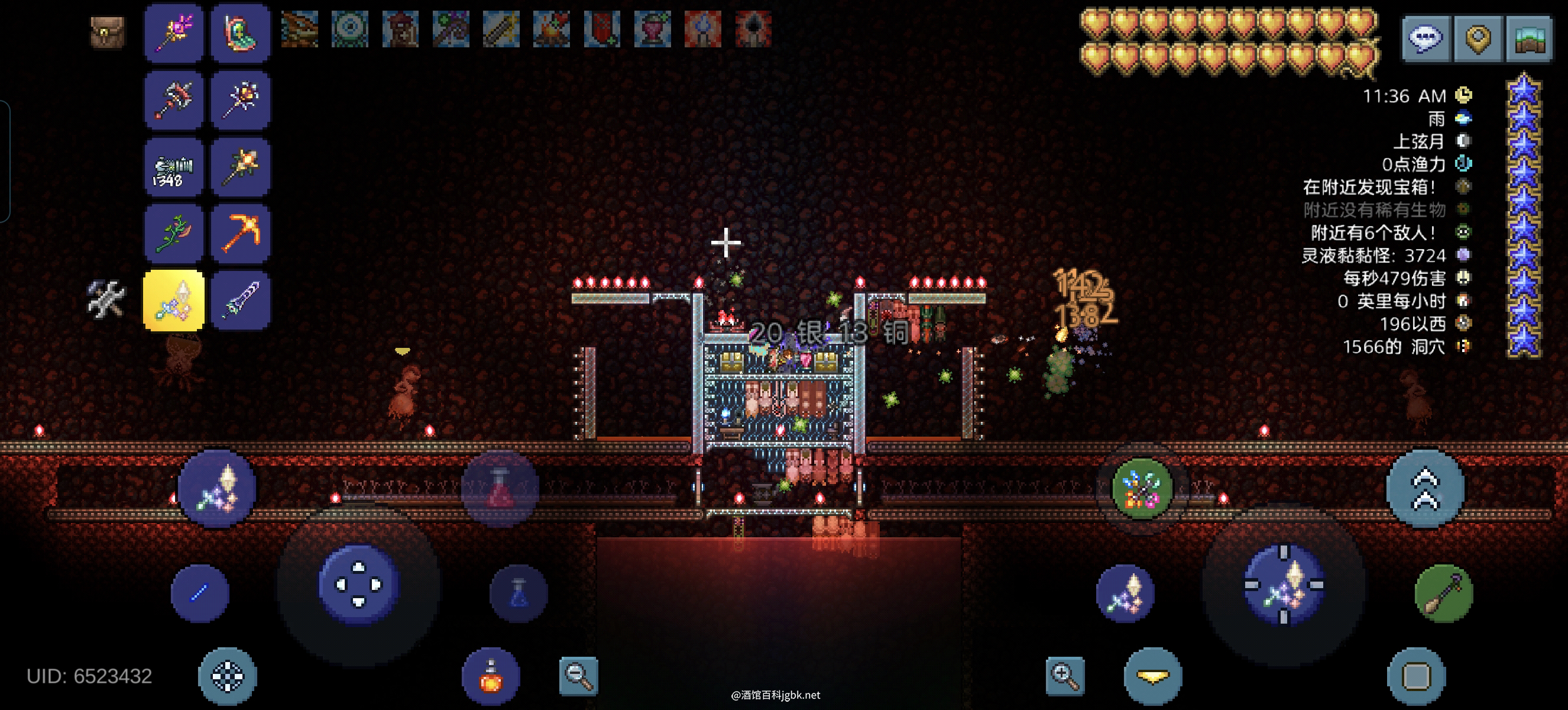This screenshot has height=710, width=1568.
Task: Zoom out with the minus magnifier
Action: 578,675
